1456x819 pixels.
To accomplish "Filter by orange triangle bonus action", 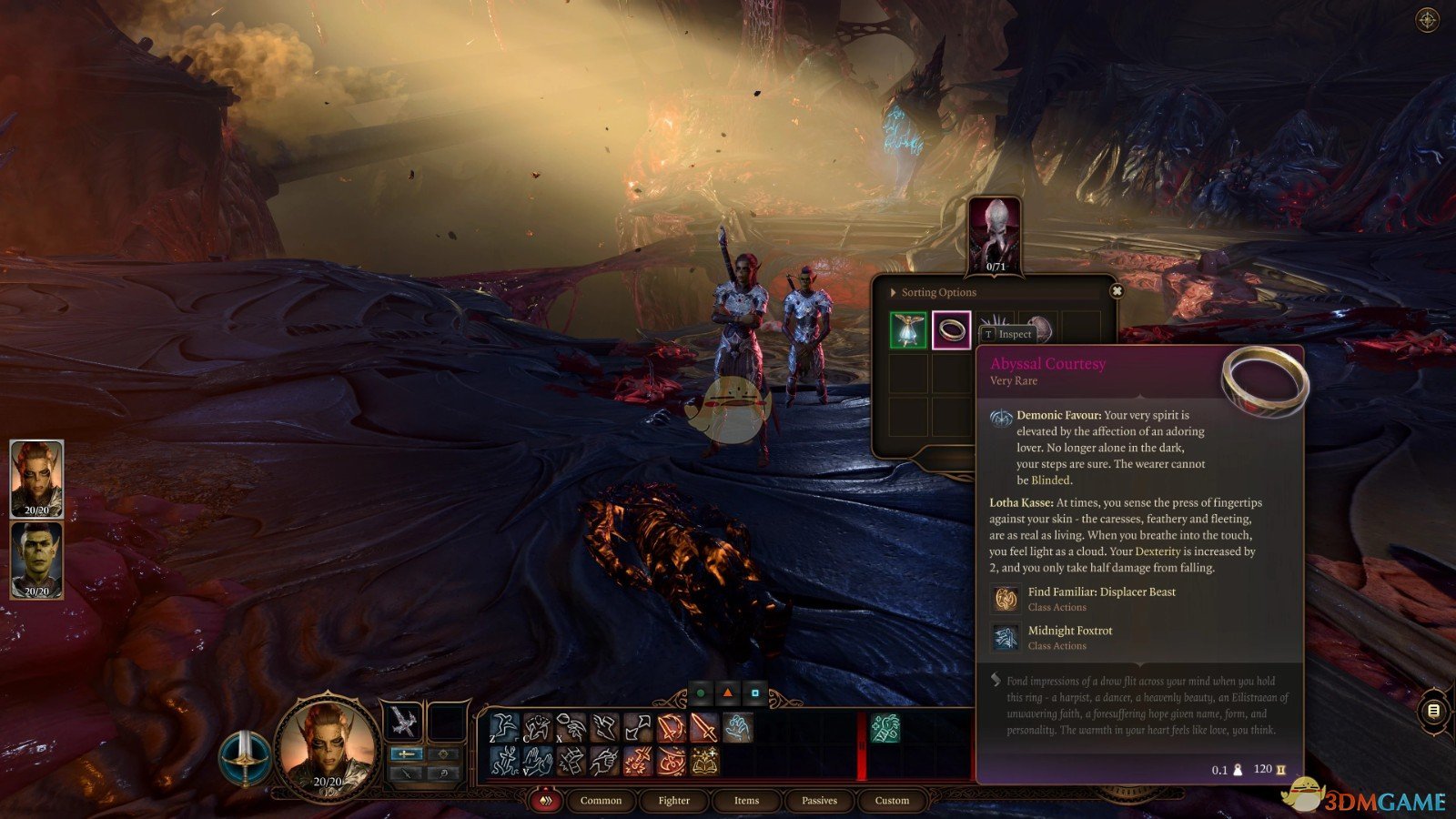I will (728, 693).
